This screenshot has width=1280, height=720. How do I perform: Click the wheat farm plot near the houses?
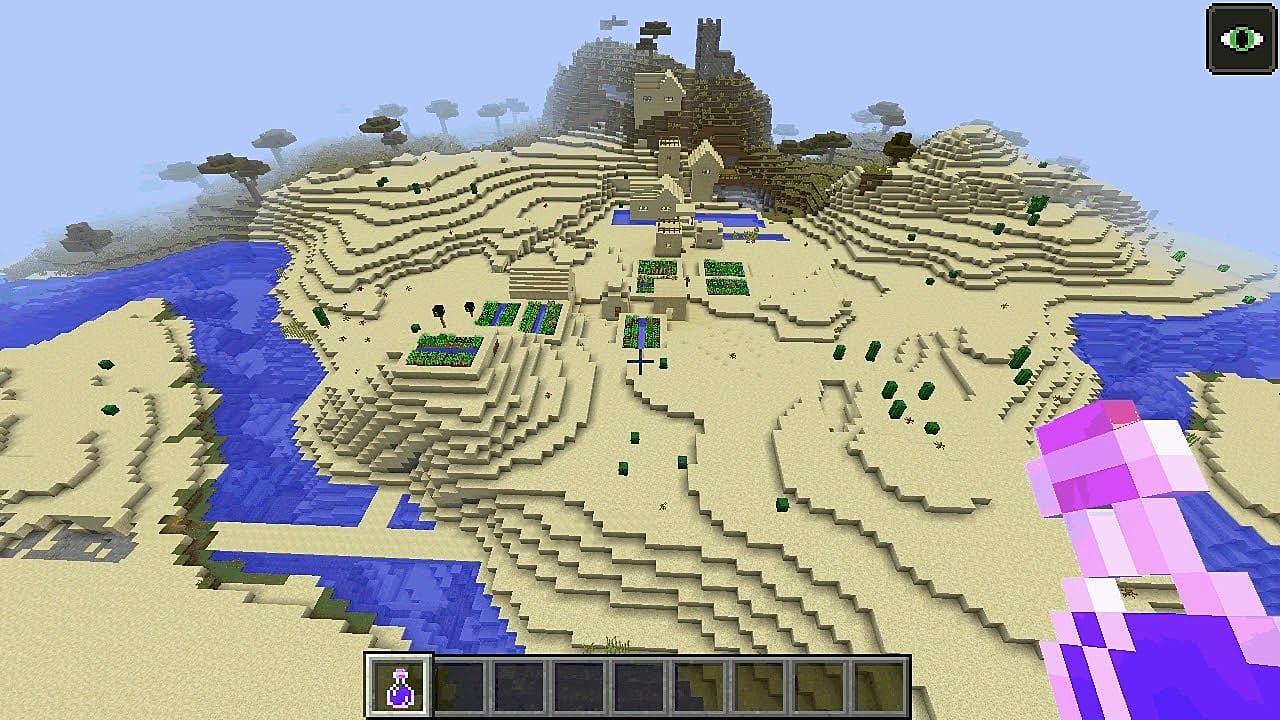tap(722, 268)
